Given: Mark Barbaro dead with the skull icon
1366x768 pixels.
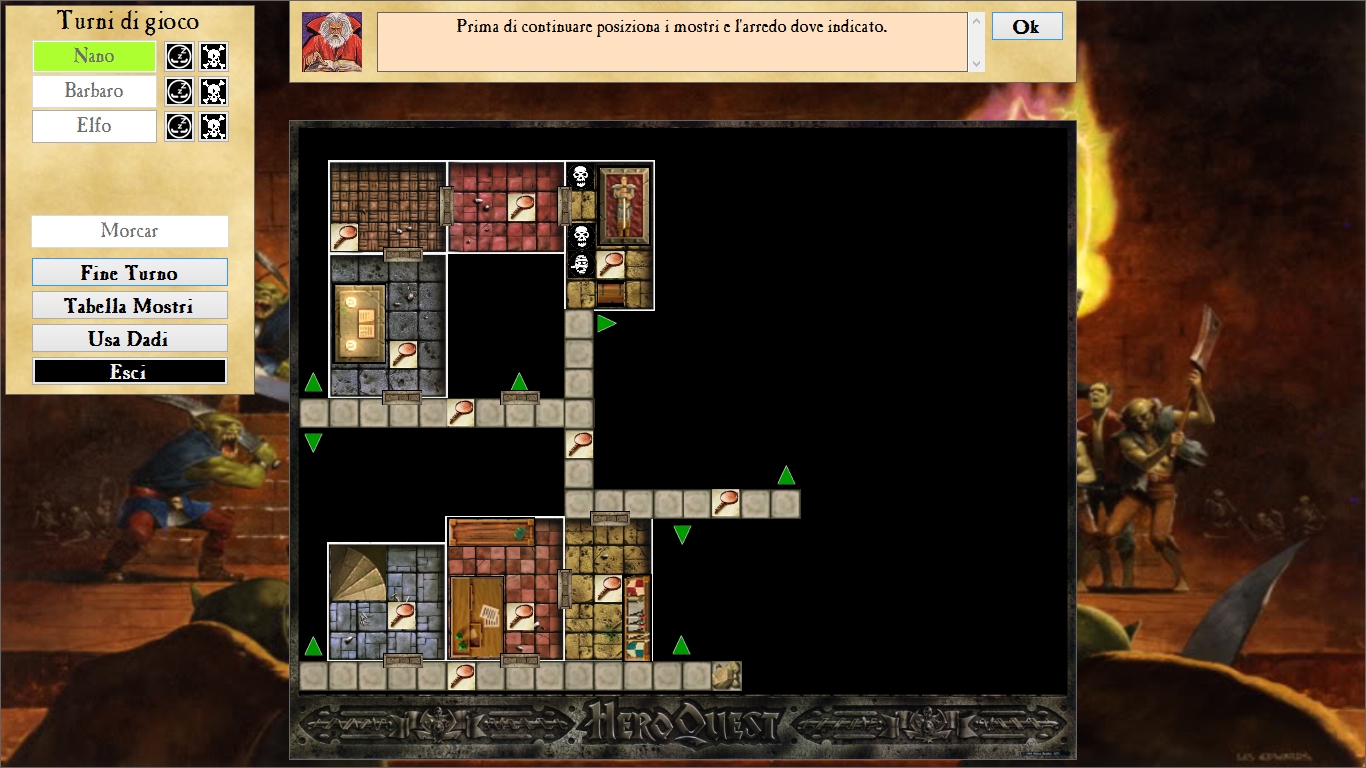Looking at the screenshot, I should pyautogui.click(x=213, y=92).
